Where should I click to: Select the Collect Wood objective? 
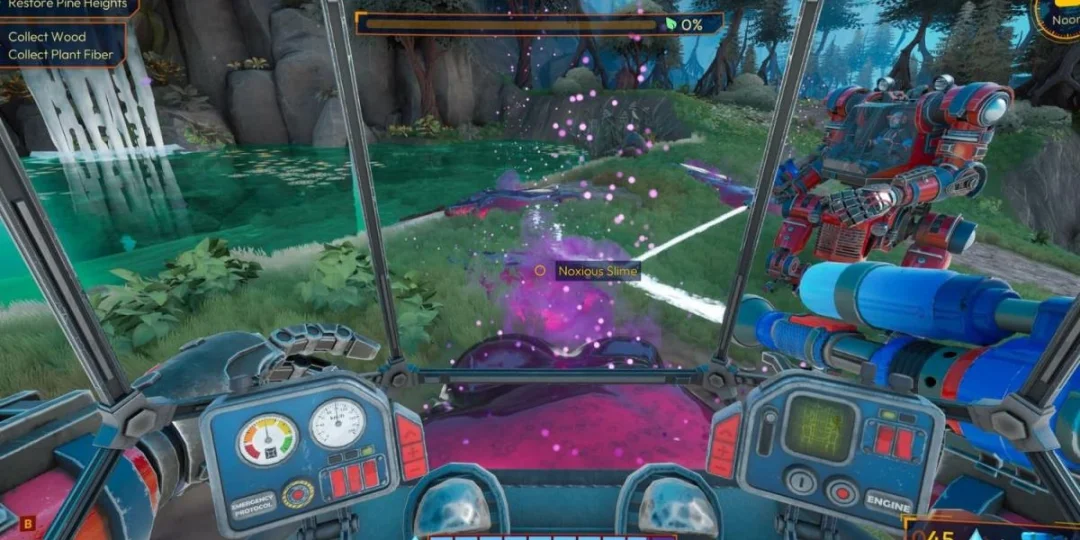point(47,37)
